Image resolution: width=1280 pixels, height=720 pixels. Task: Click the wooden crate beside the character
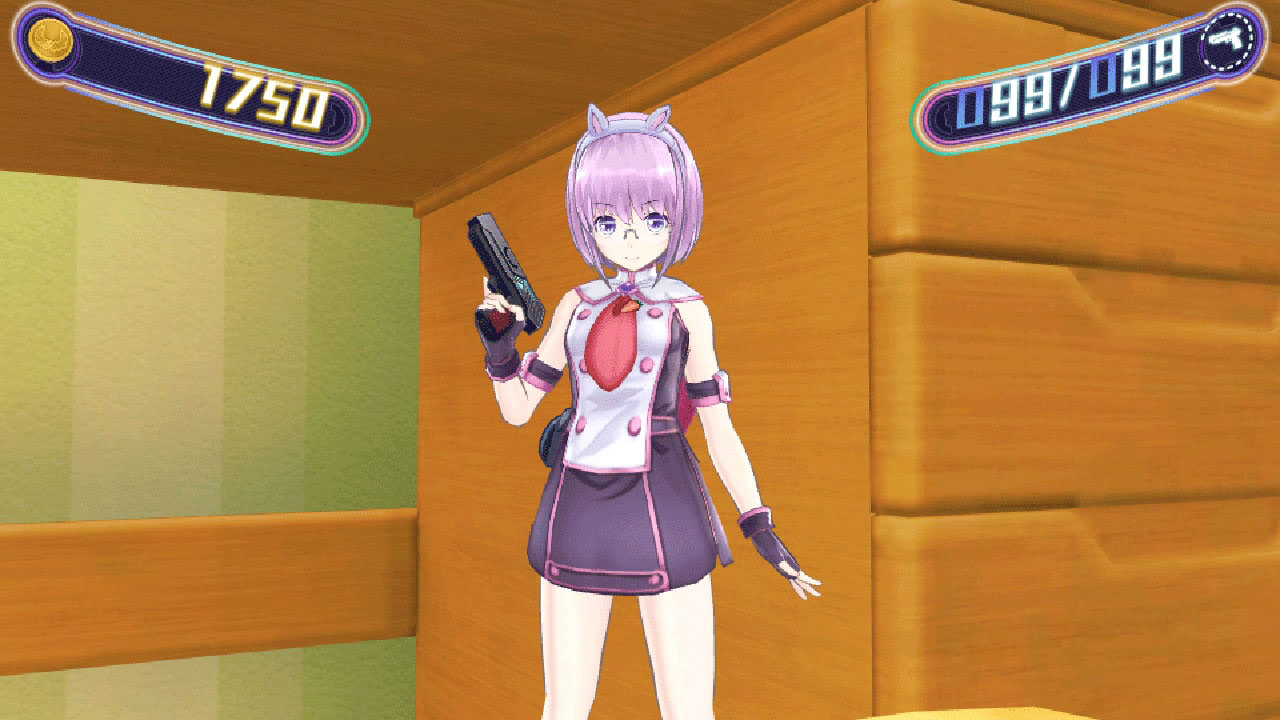tap(1050, 400)
